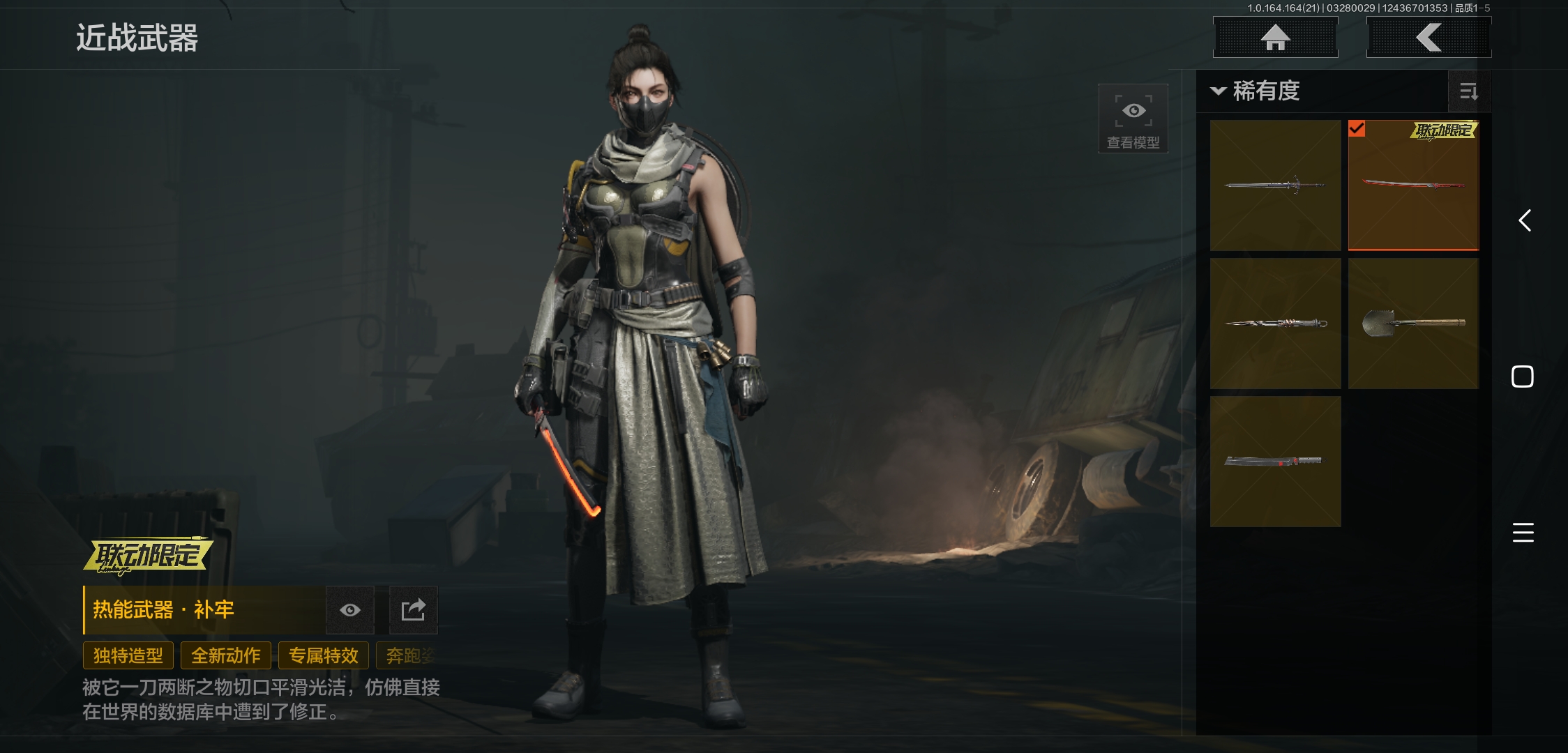Pick the shovel melee weapon
This screenshot has height=753, width=1568.
pyautogui.click(x=1413, y=324)
